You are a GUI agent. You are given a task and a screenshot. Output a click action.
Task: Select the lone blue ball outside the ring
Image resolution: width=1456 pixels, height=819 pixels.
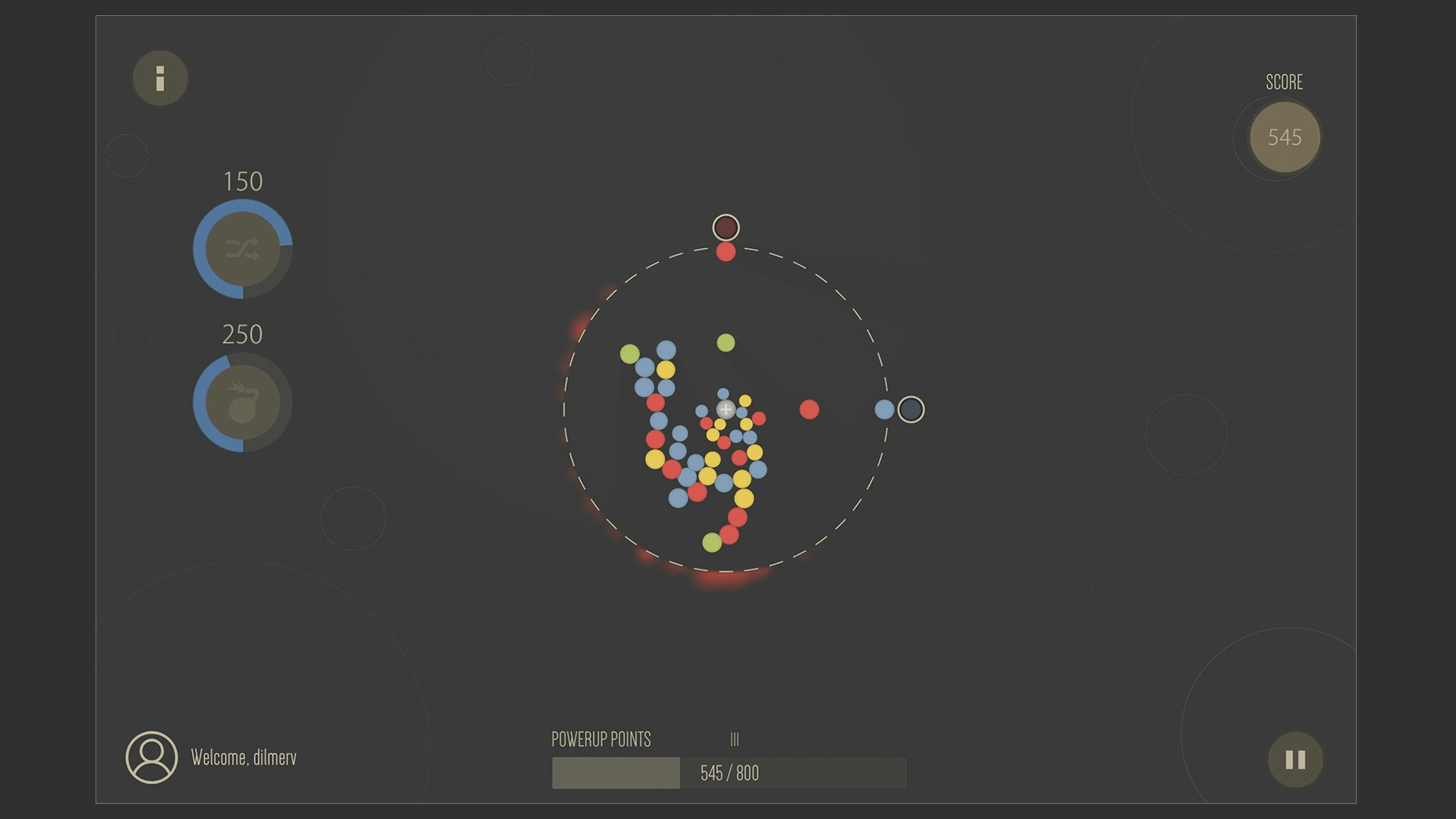pos(884,409)
